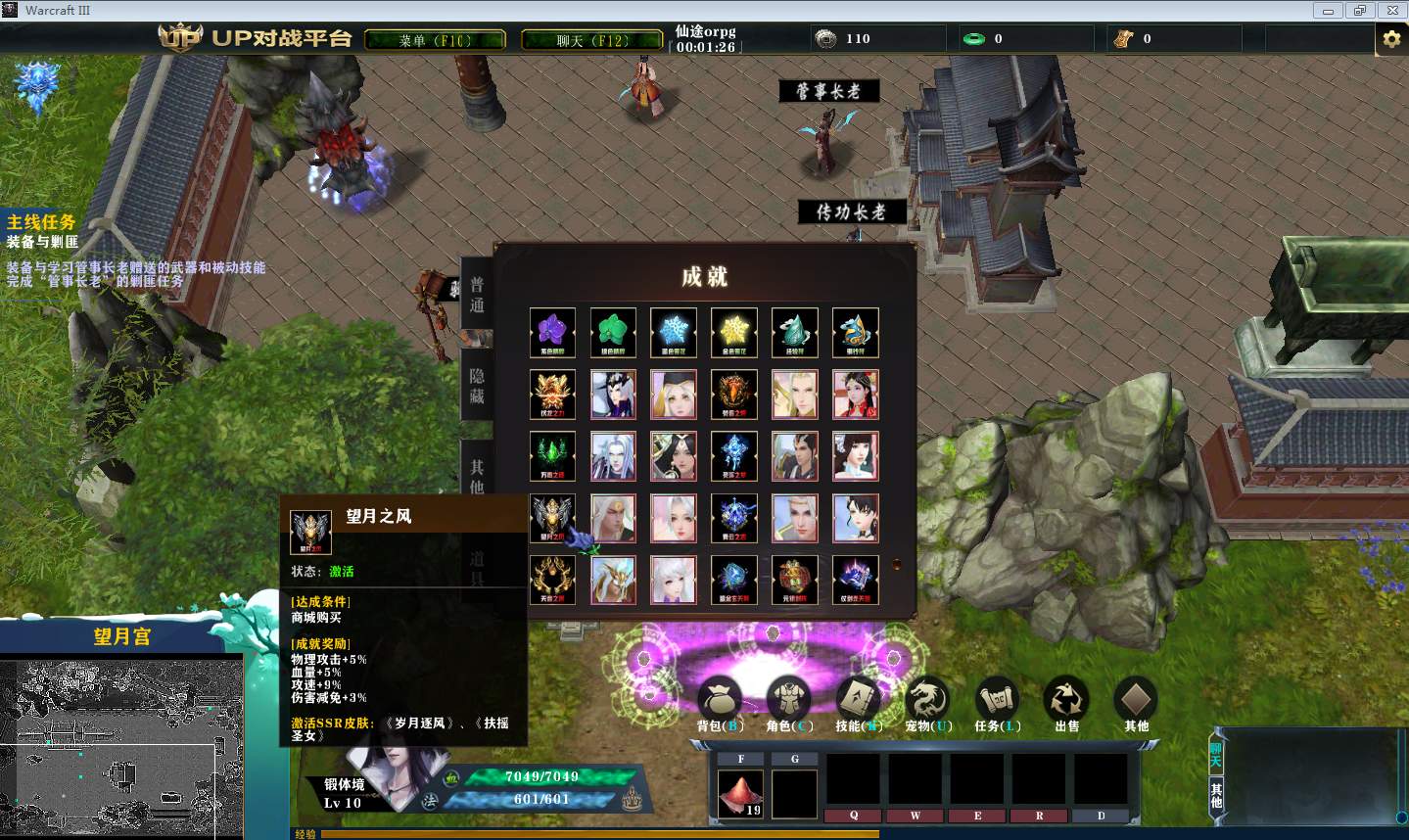Select the green orchid achievement icon
1409x840 pixels.
pos(613,333)
